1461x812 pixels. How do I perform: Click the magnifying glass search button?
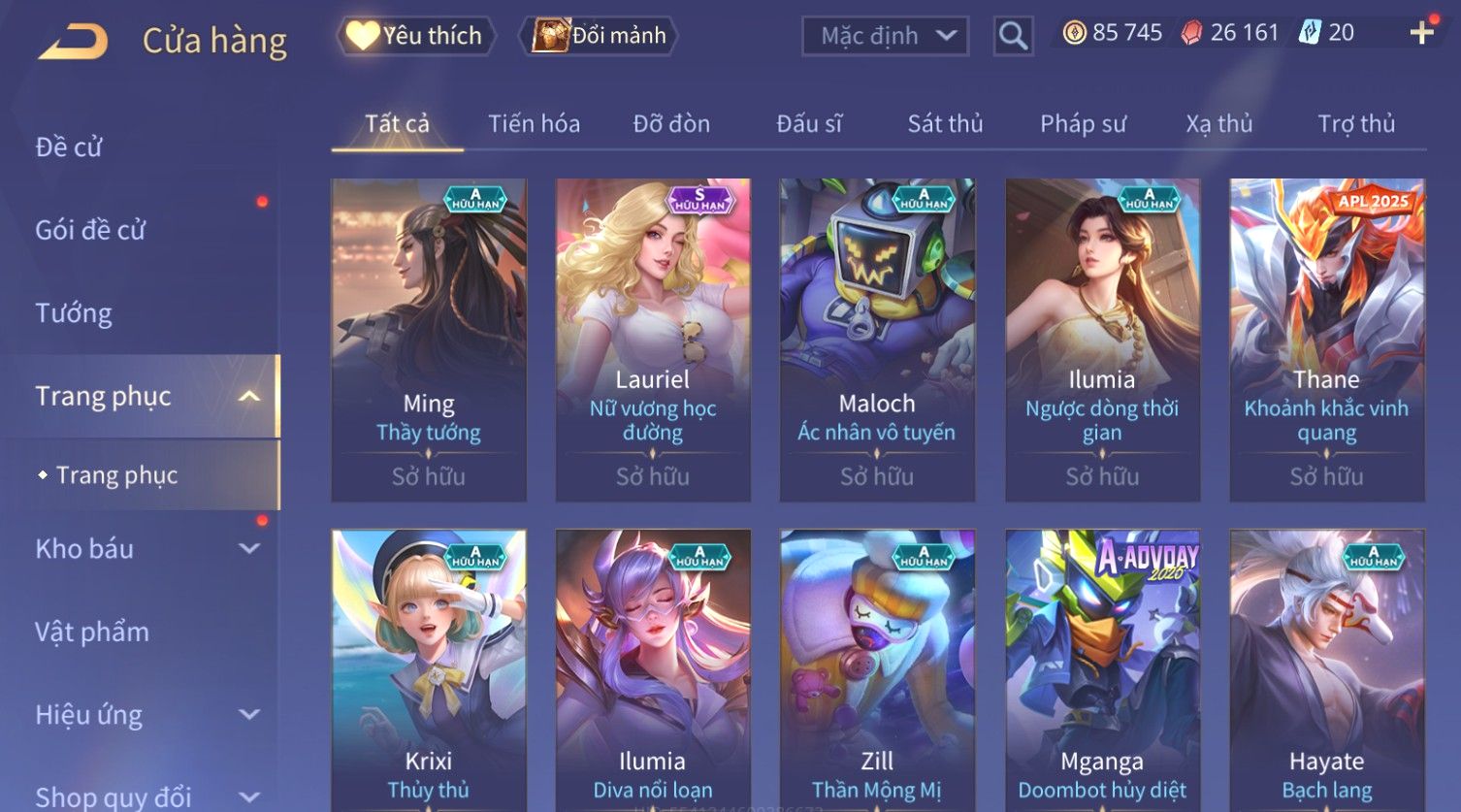pos(1013,36)
